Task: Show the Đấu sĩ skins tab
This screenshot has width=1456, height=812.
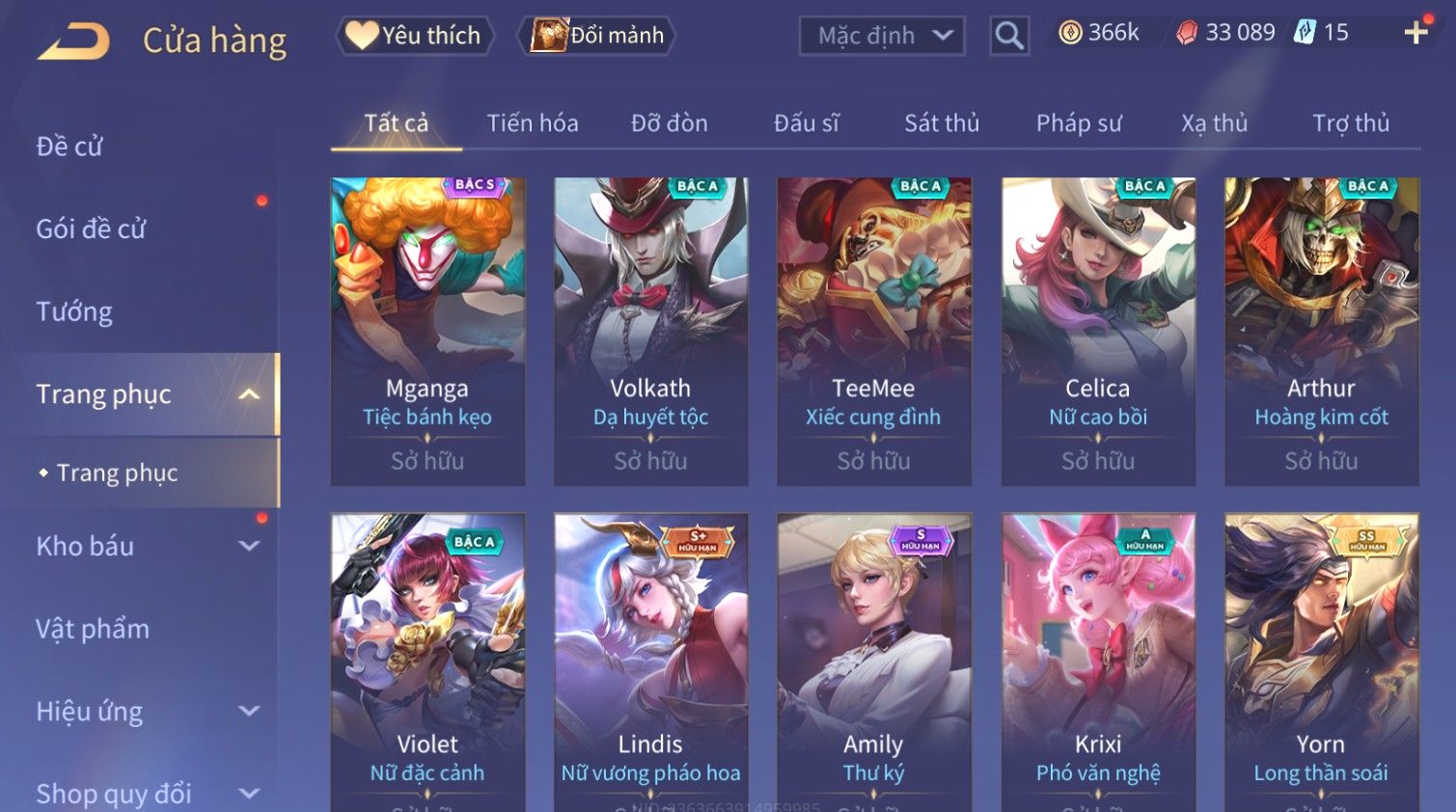Action: 806,123
